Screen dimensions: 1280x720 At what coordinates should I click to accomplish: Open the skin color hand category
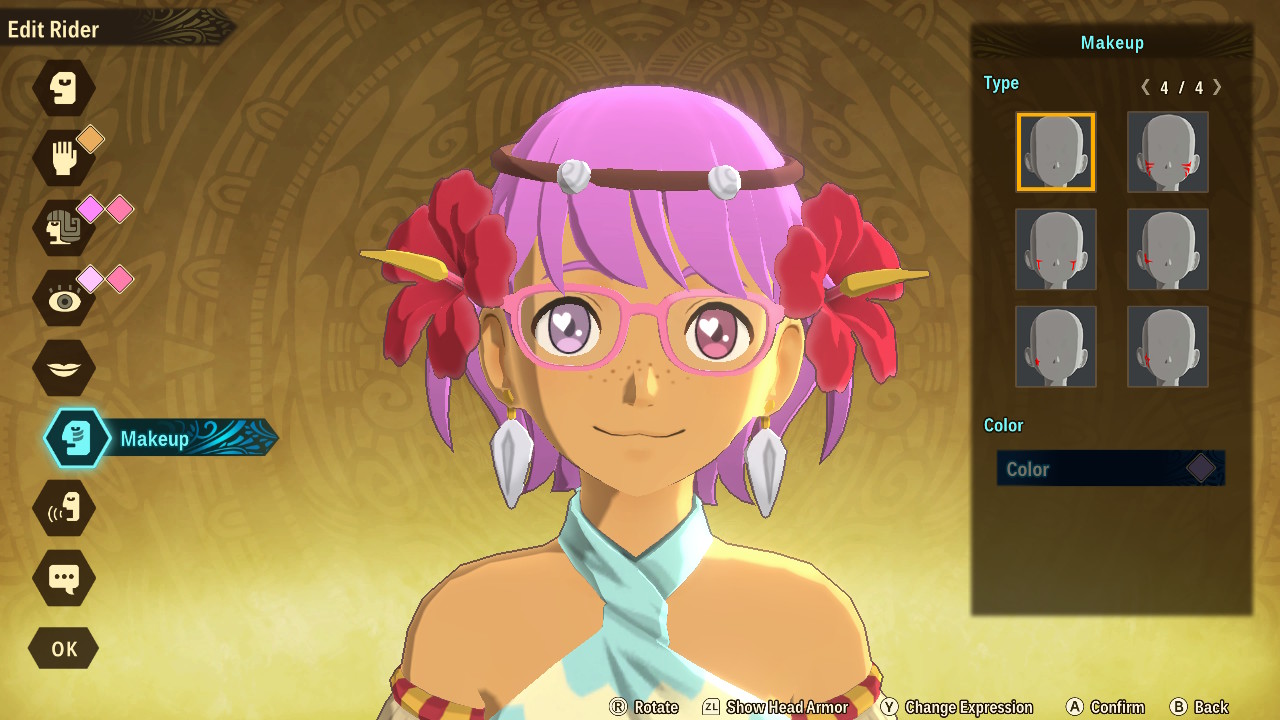tap(64, 158)
